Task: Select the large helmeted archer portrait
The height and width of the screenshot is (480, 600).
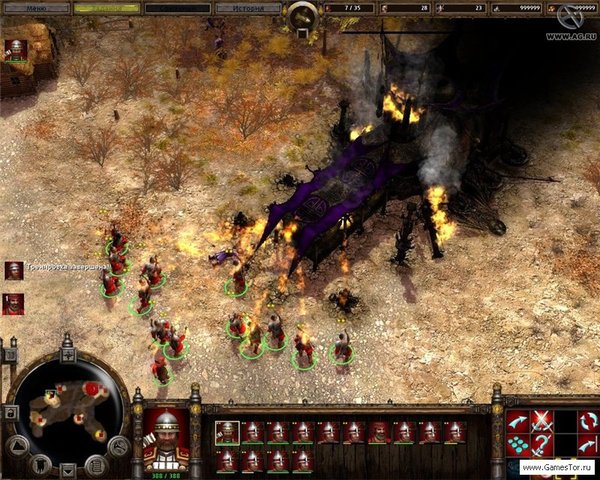Action: [x=165, y=437]
